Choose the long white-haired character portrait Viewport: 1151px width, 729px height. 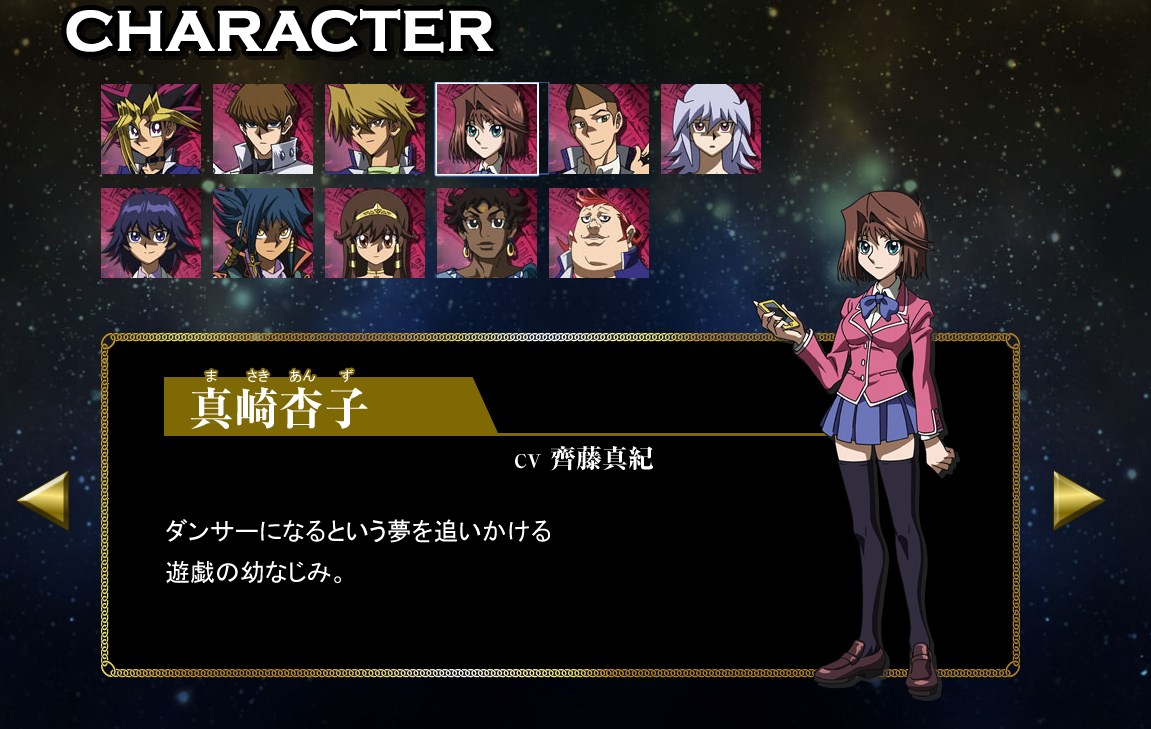[711, 129]
